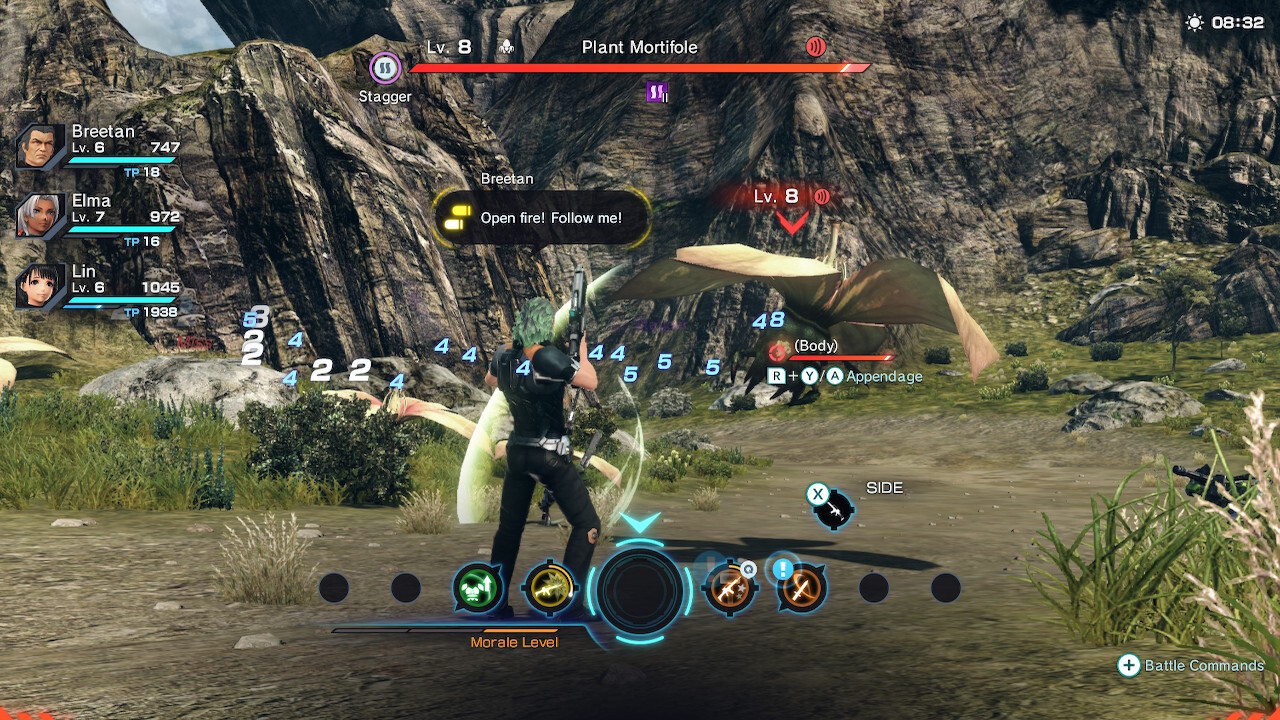
Task: Click the purple debuff icon under the enemy bar
Action: point(657,93)
